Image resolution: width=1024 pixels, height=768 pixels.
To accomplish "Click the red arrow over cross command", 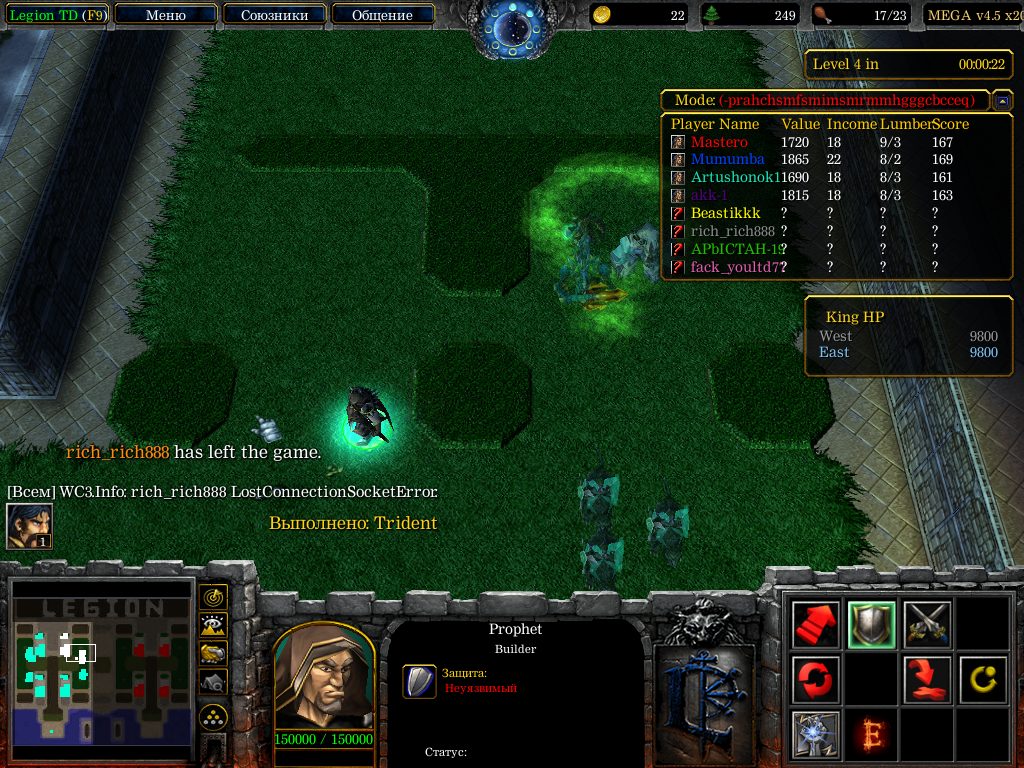I will tap(926, 680).
